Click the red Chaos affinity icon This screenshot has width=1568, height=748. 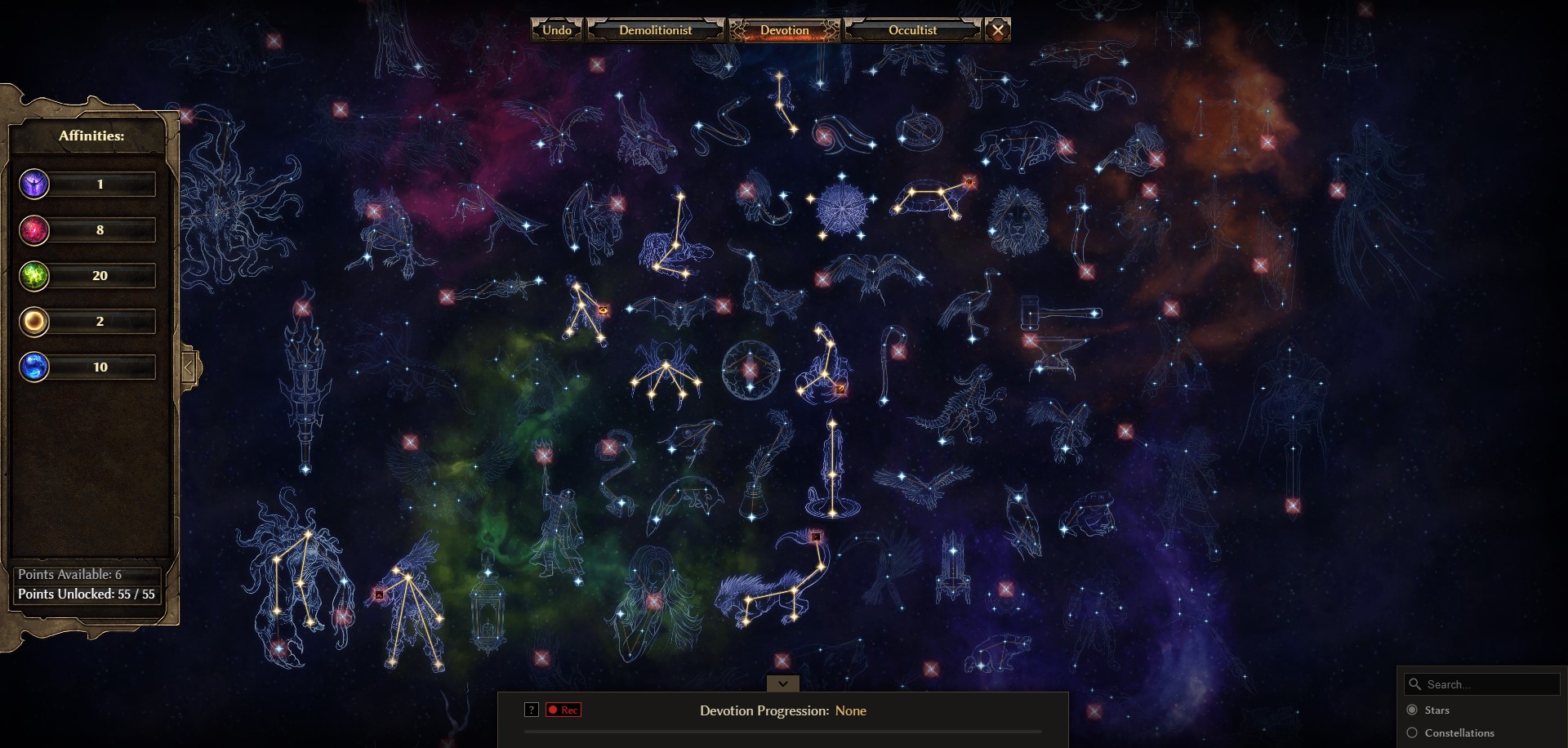[34, 230]
